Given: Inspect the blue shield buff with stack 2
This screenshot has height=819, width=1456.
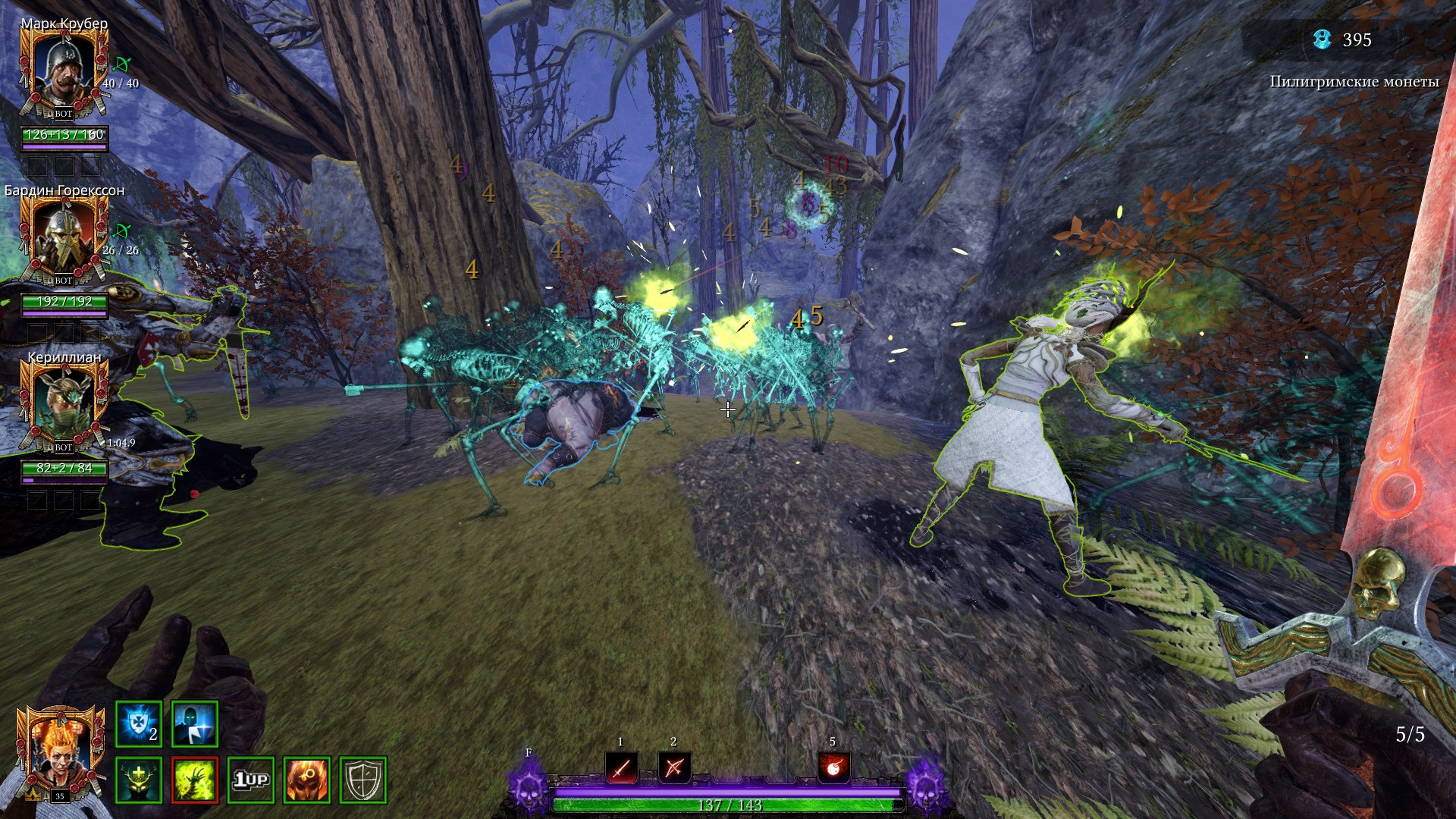Looking at the screenshot, I should [138, 724].
